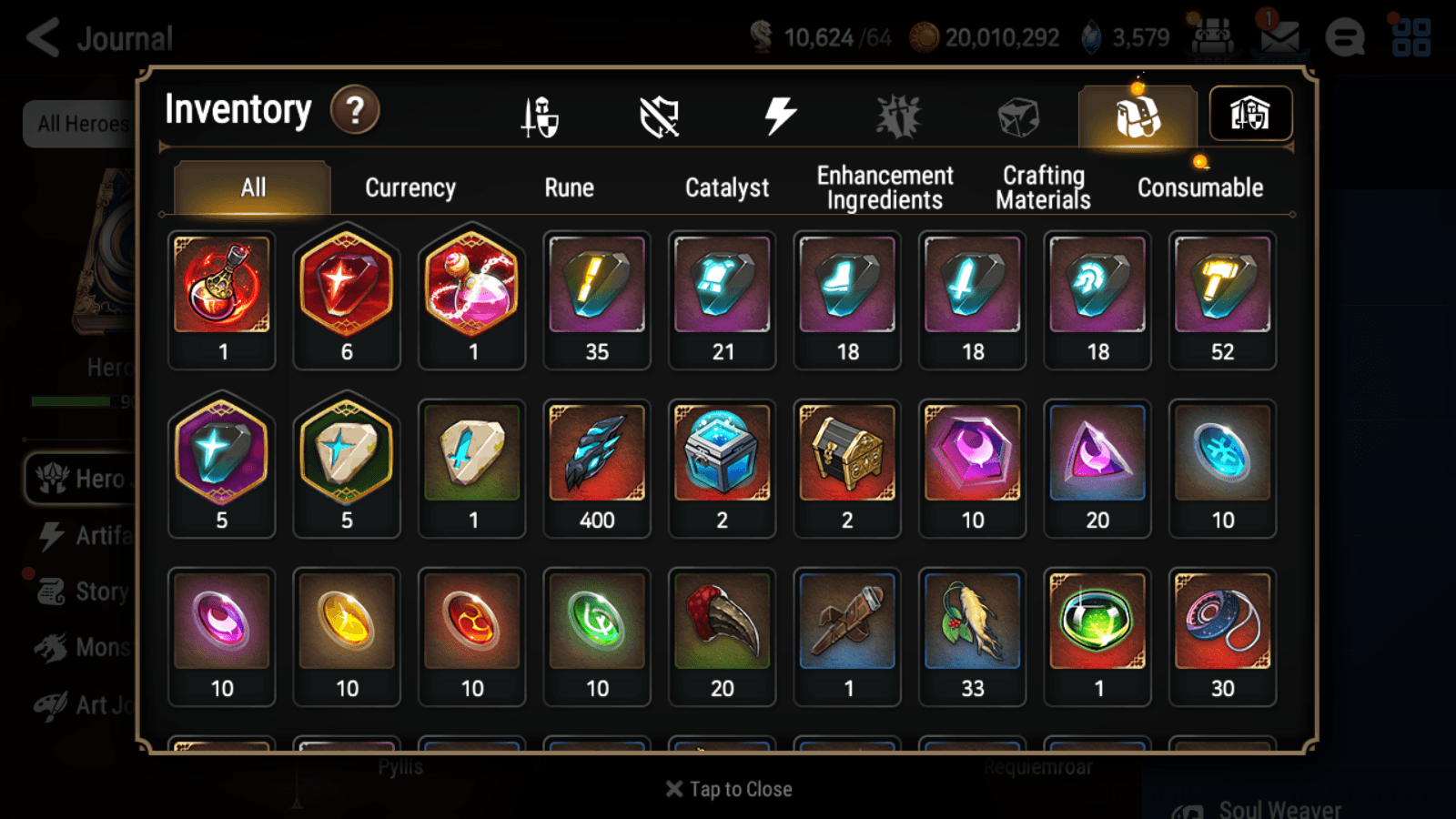Open the community icon near top right
The height and width of the screenshot is (819, 1456).
[x=1344, y=37]
